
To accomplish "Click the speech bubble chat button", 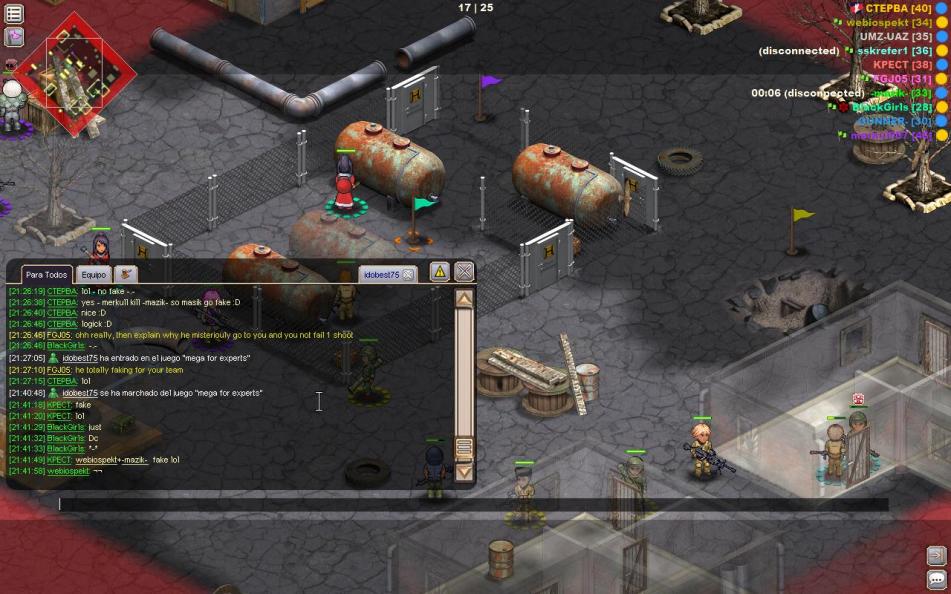I will (x=936, y=579).
